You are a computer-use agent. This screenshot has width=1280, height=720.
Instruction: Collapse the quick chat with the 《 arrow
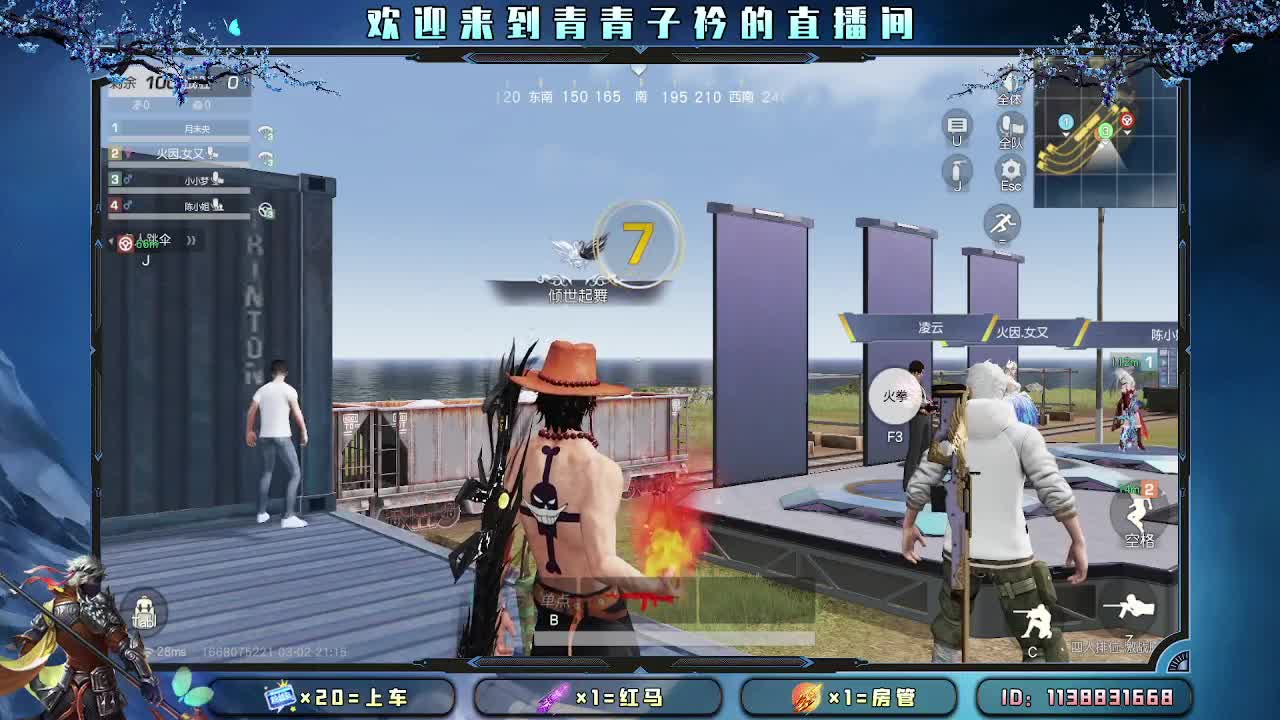click(x=110, y=241)
